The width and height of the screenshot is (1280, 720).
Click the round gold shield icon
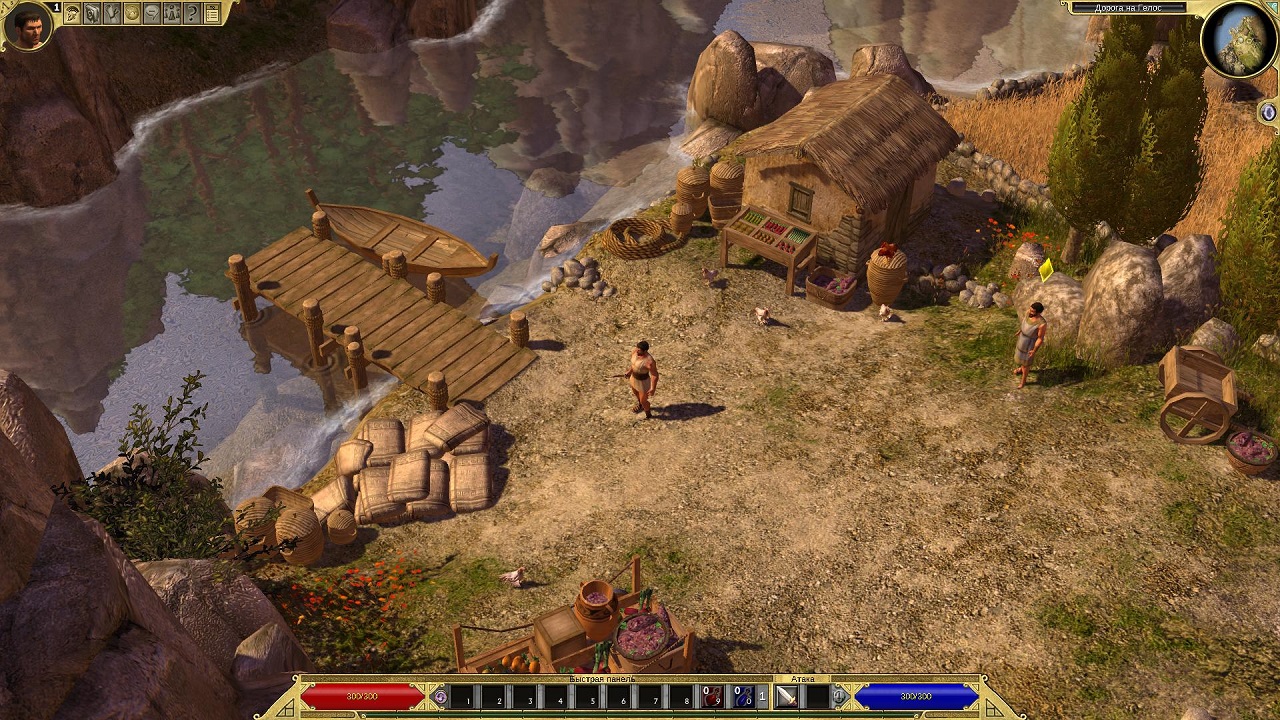pos(132,13)
